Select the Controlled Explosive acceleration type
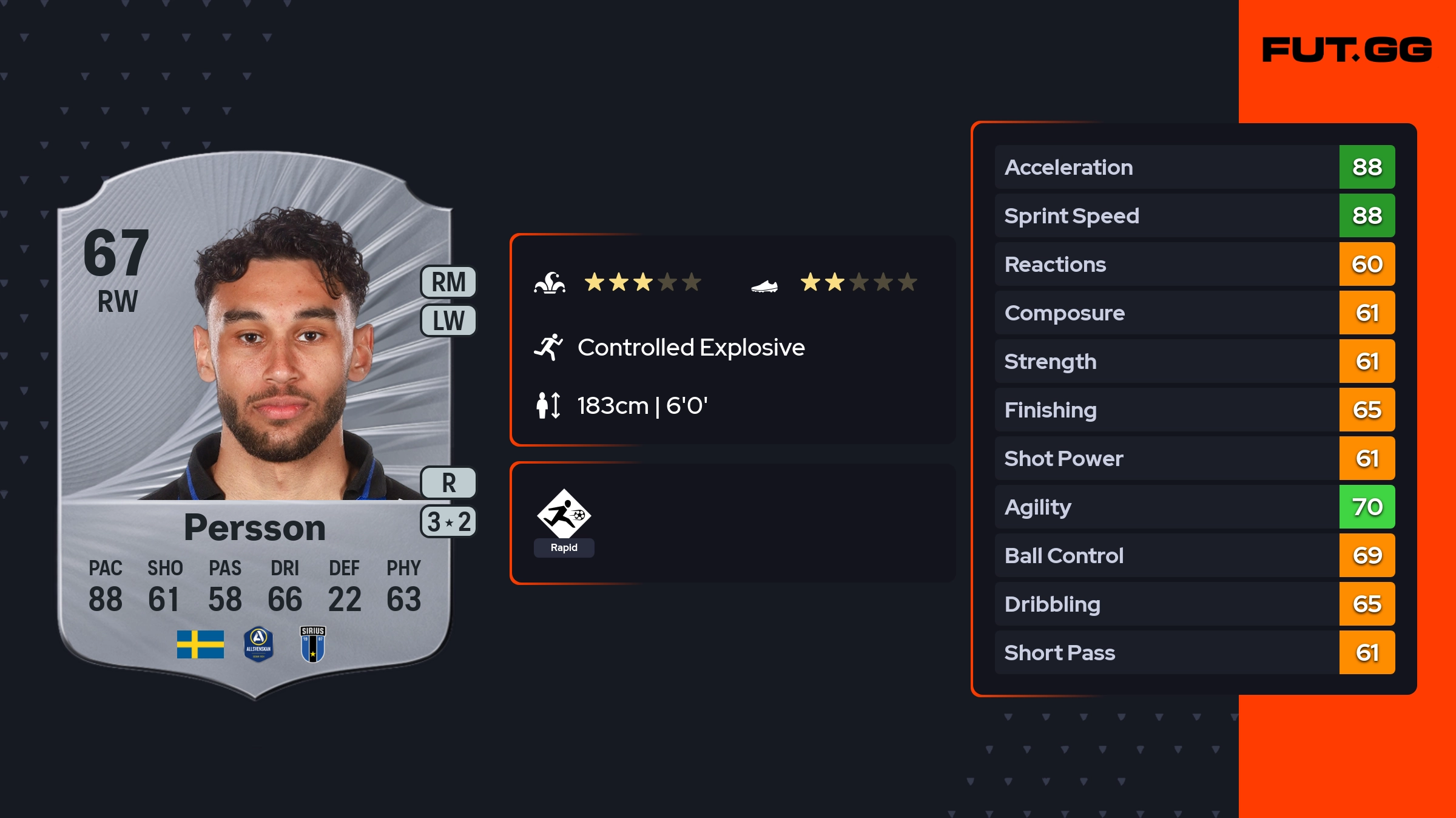This screenshot has width=1456, height=818. pyautogui.click(x=690, y=348)
